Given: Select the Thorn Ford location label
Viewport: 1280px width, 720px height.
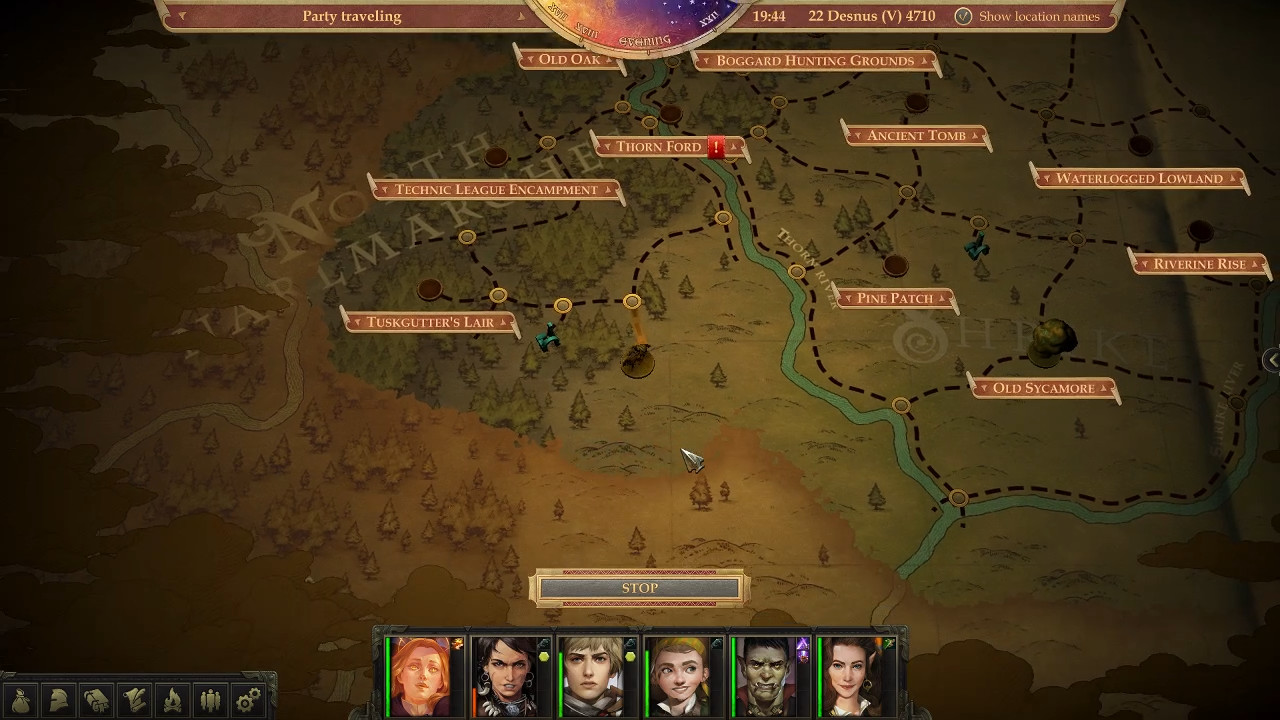Looking at the screenshot, I should coord(659,147).
